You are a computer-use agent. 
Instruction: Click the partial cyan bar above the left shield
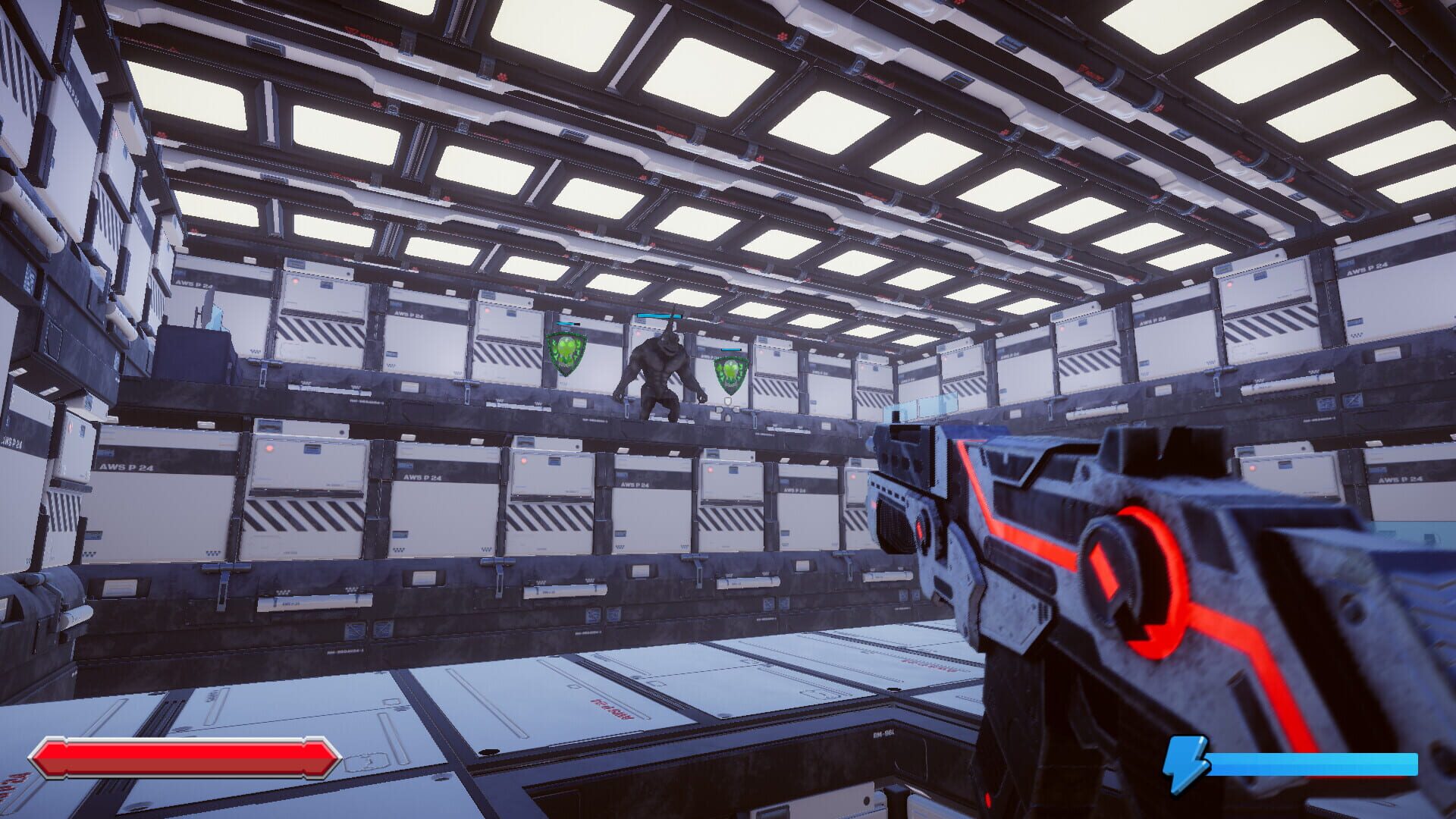tap(565, 323)
